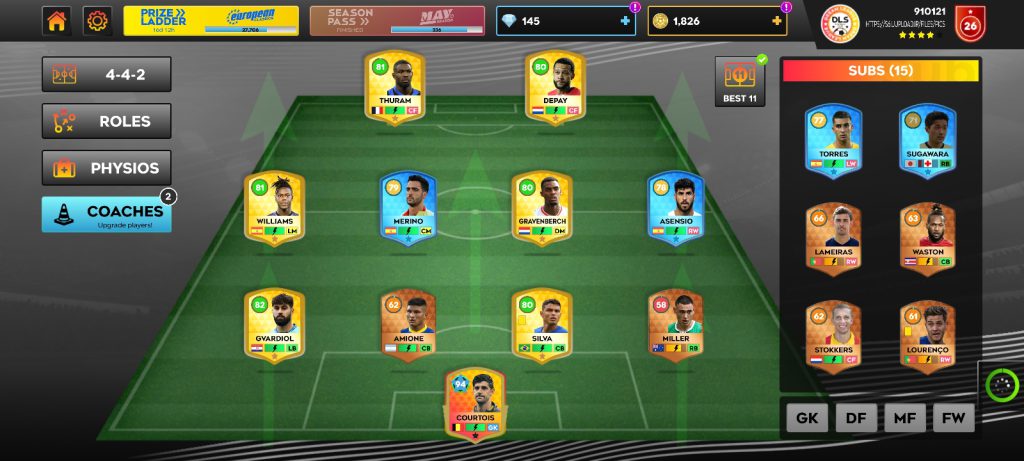Change the 4-4-2 formation
This screenshot has height=461, width=1024.
tap(106, 74)
